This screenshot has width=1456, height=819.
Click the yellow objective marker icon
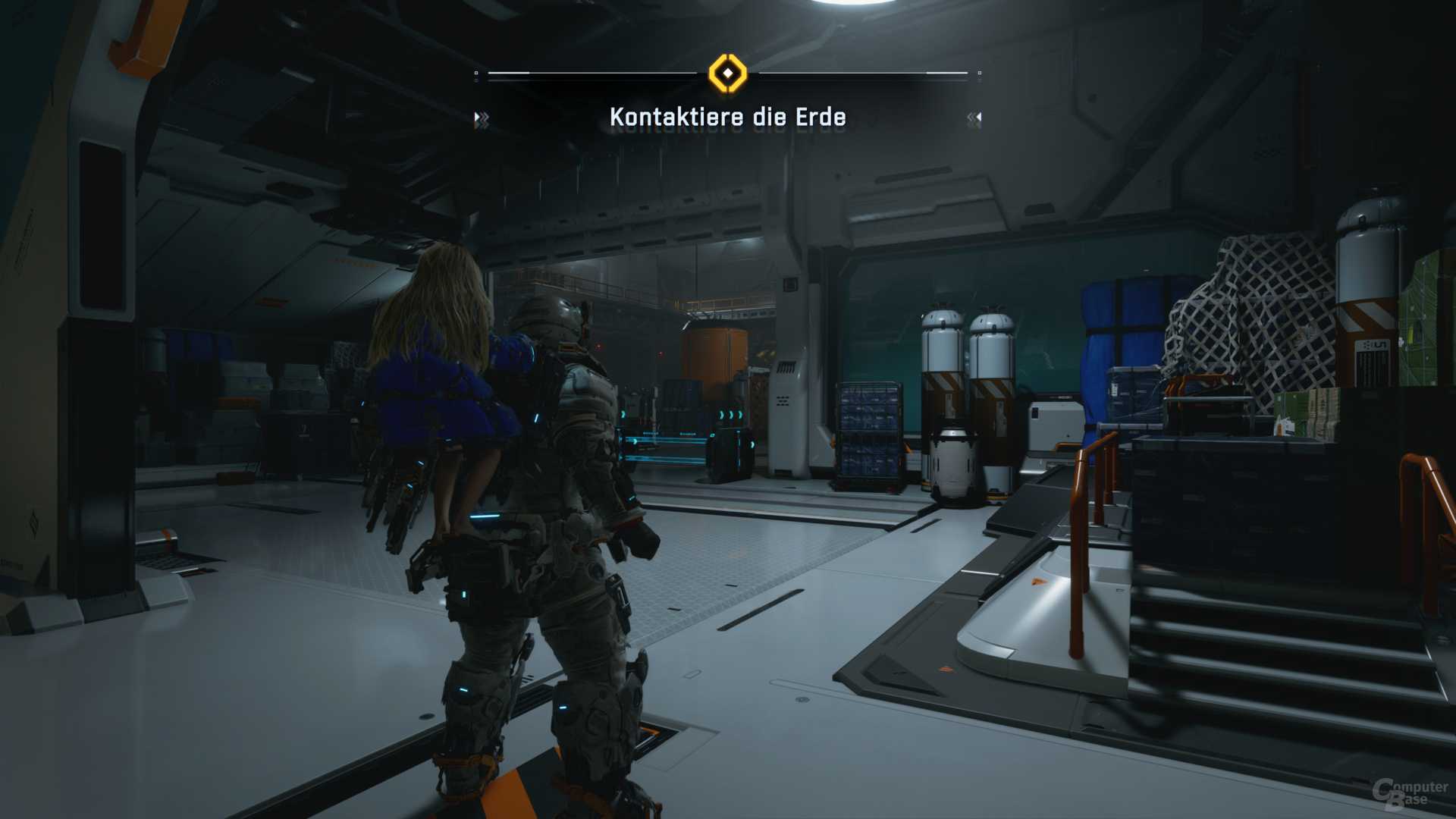tap(727, 74)
